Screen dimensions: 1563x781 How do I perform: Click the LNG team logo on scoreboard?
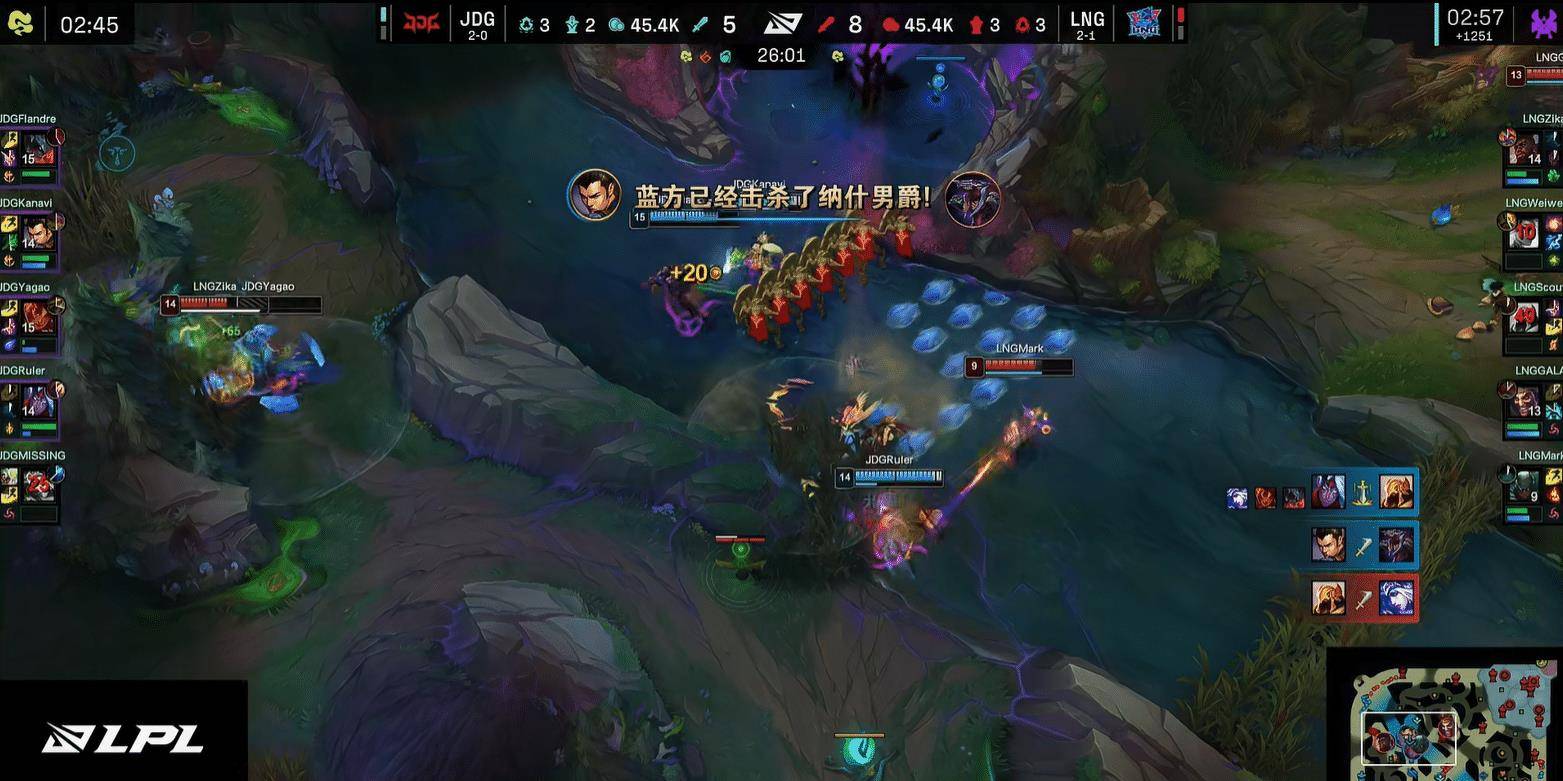coord(1144,23)
